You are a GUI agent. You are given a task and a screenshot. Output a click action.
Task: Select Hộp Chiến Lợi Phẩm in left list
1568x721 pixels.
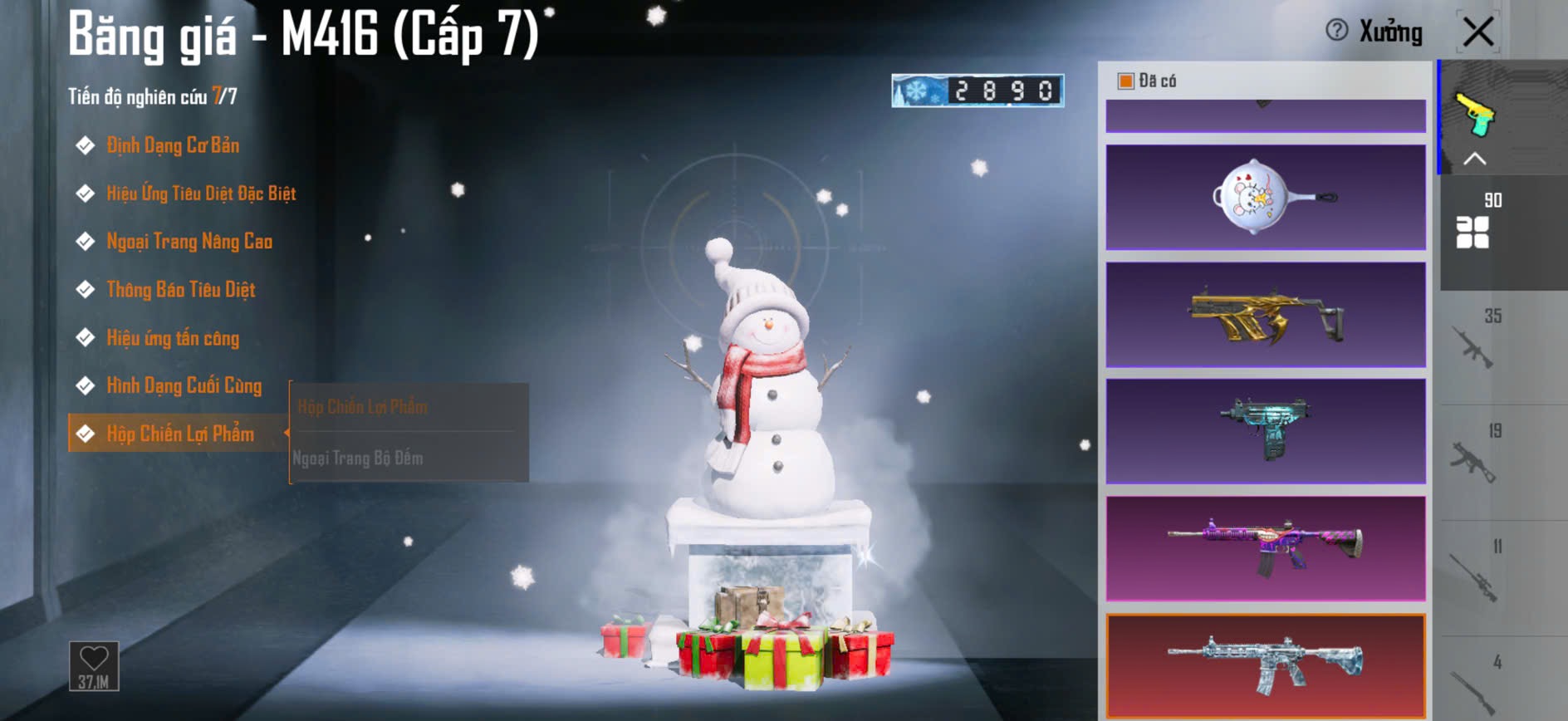(x=179, y=434)
